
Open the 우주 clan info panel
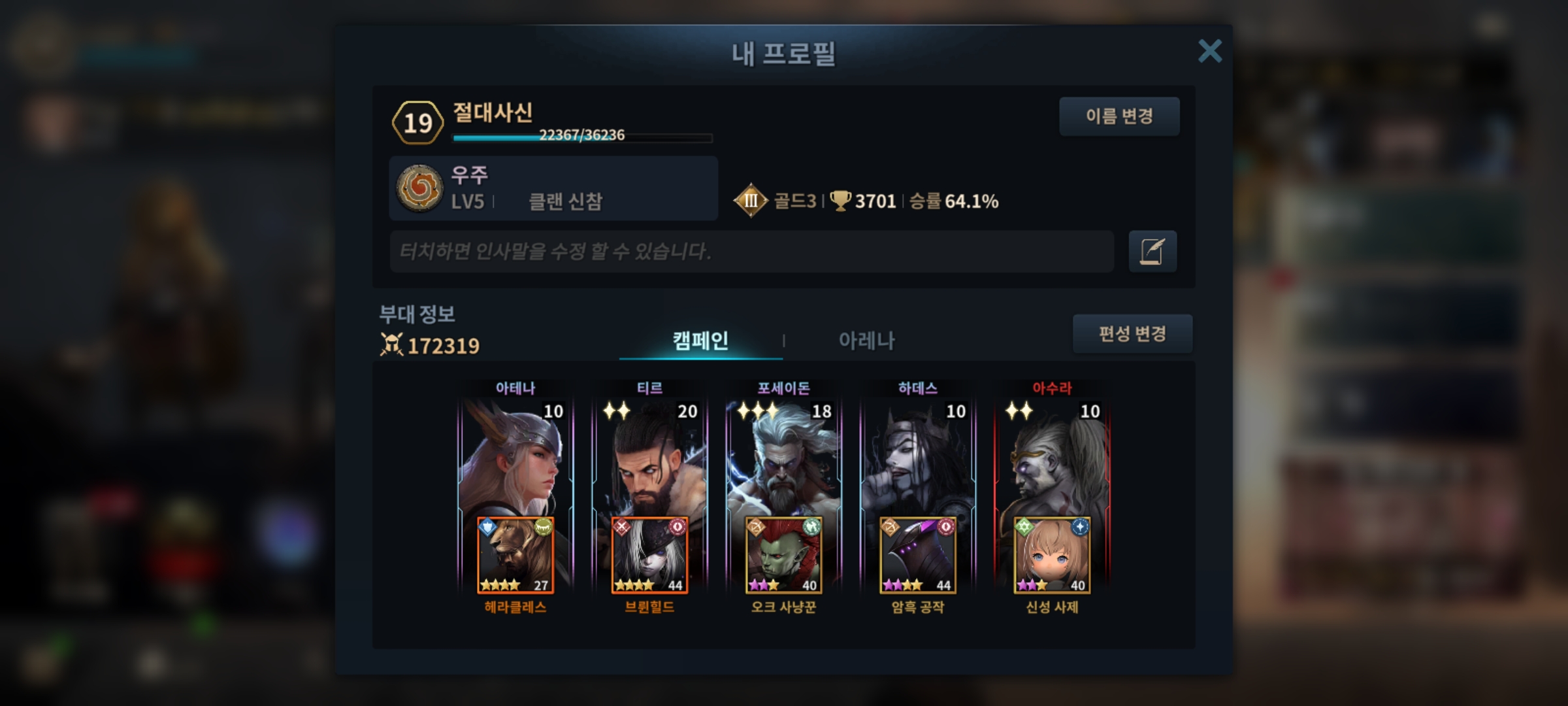[553, 188]
